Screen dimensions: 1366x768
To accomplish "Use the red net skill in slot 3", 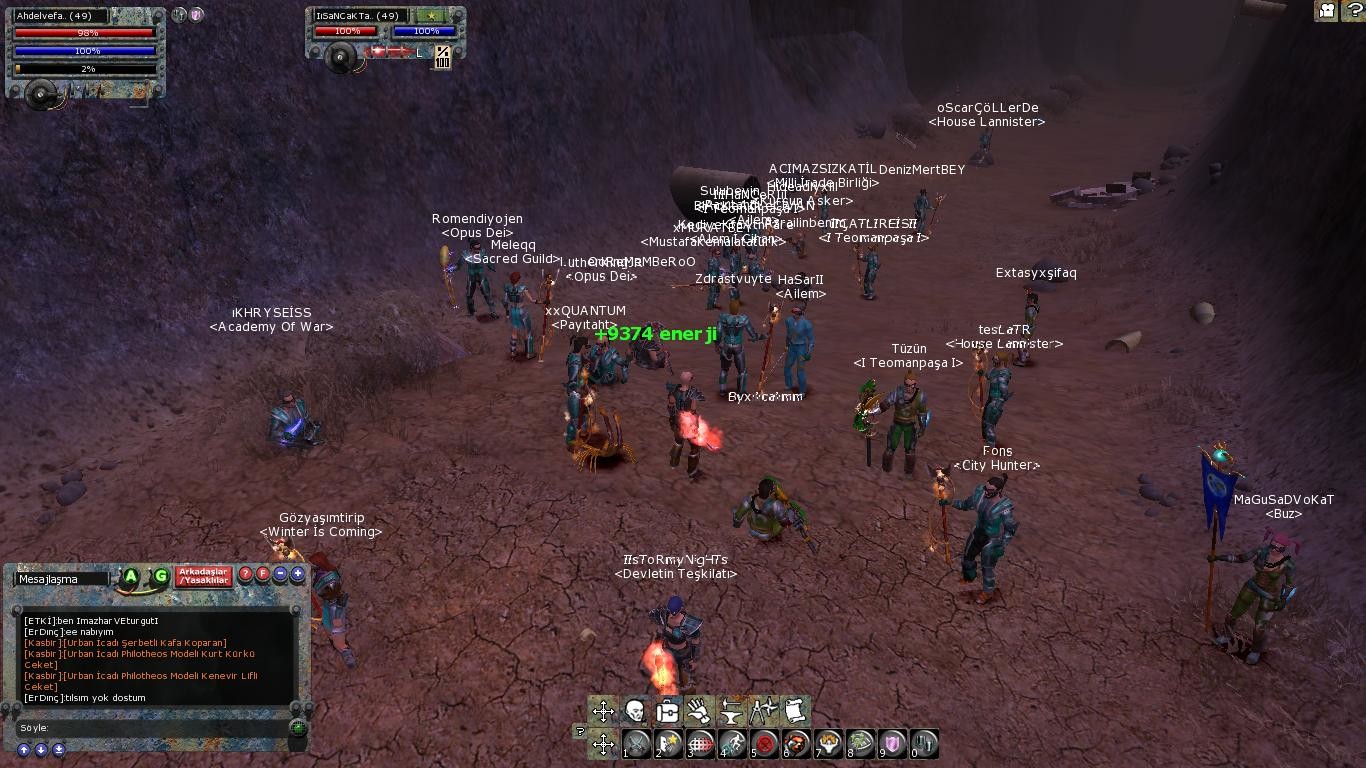I will pos(702,744).
